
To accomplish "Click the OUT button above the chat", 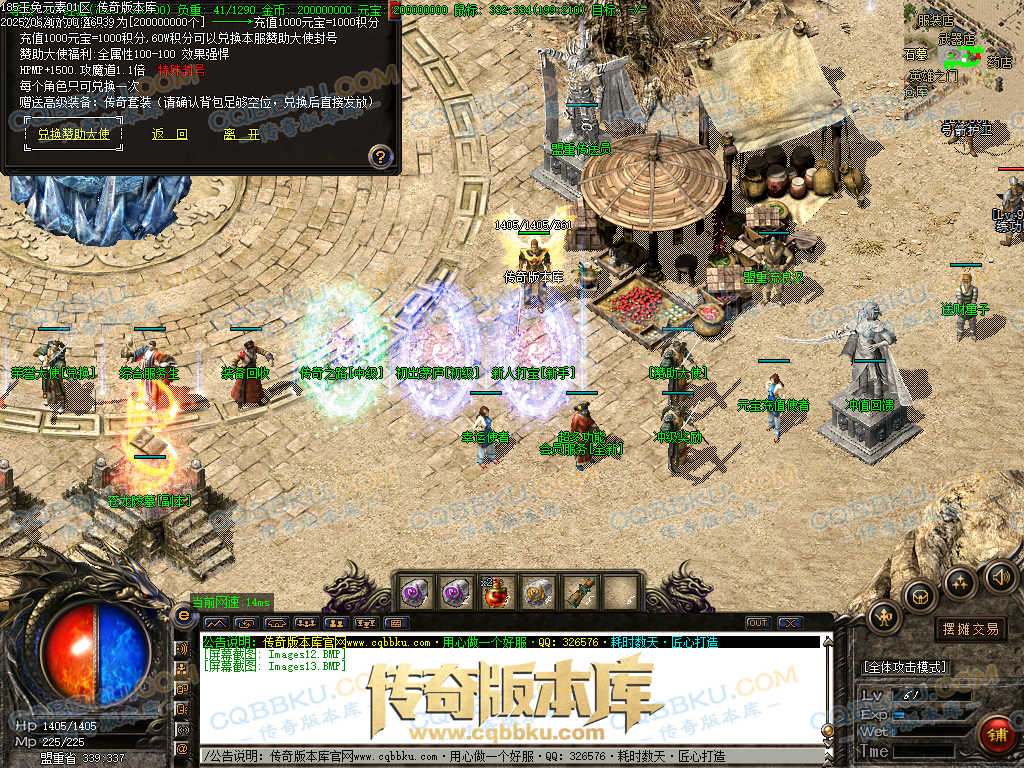I will (758, 623).
